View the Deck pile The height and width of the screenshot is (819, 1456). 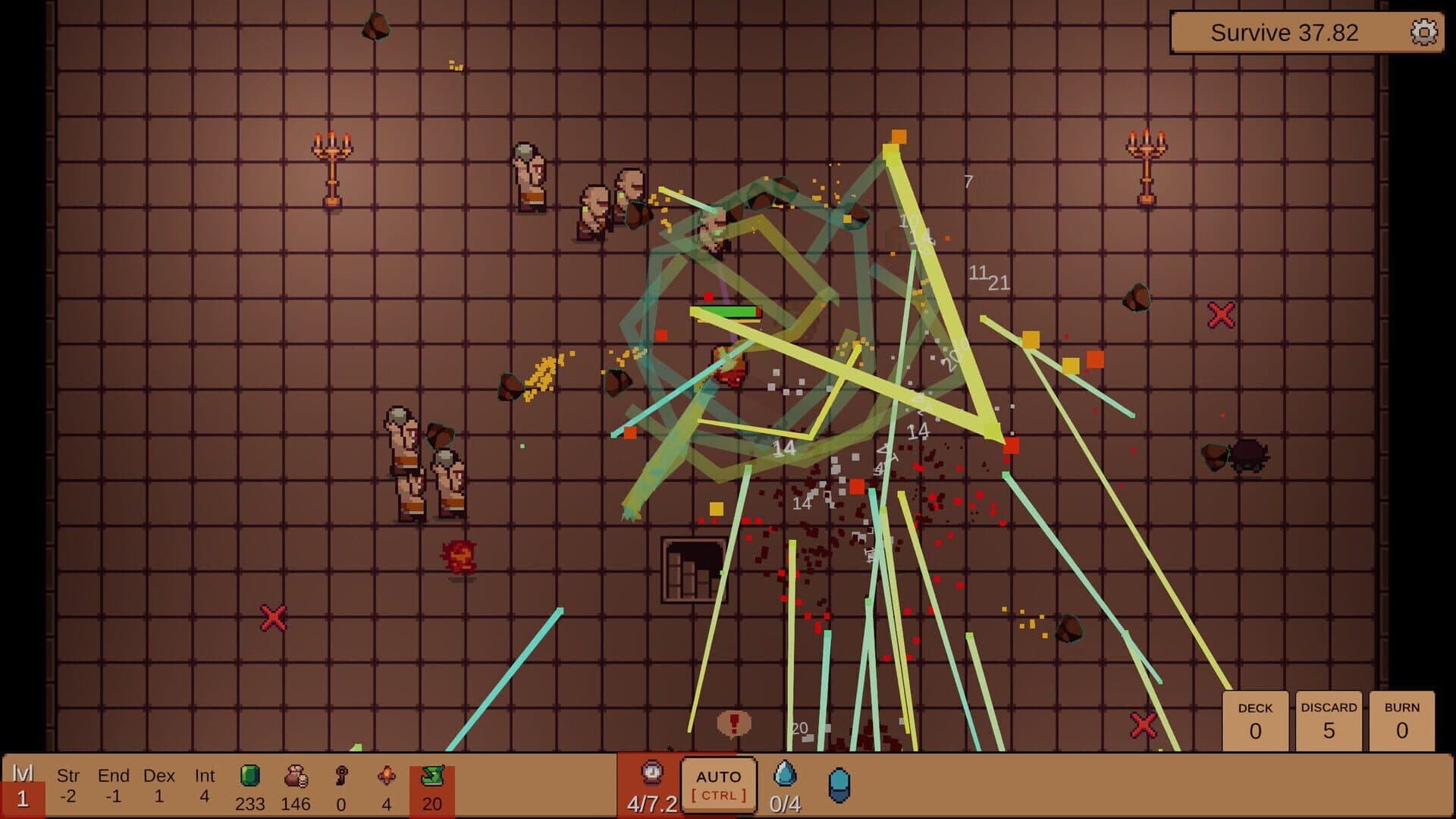(x=1255, y=721)
